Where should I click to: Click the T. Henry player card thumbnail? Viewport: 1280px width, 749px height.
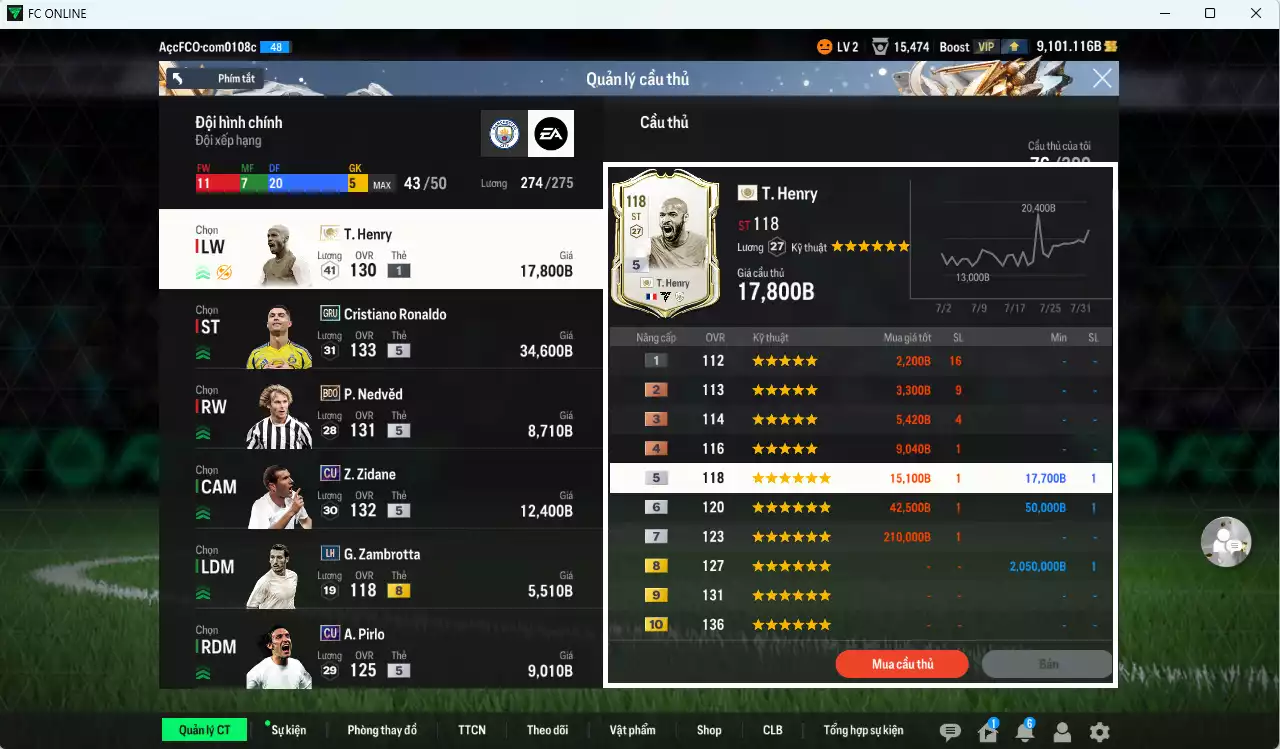coord(666,243)
